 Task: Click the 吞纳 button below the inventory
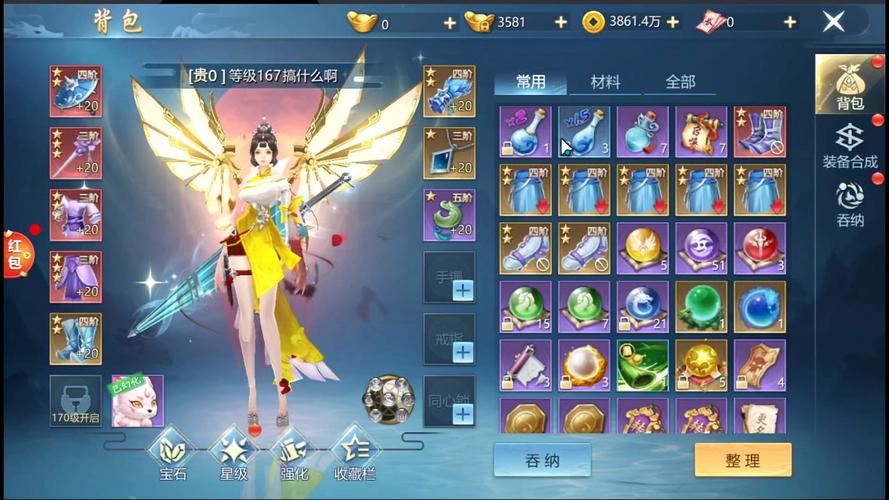[542, 460]
